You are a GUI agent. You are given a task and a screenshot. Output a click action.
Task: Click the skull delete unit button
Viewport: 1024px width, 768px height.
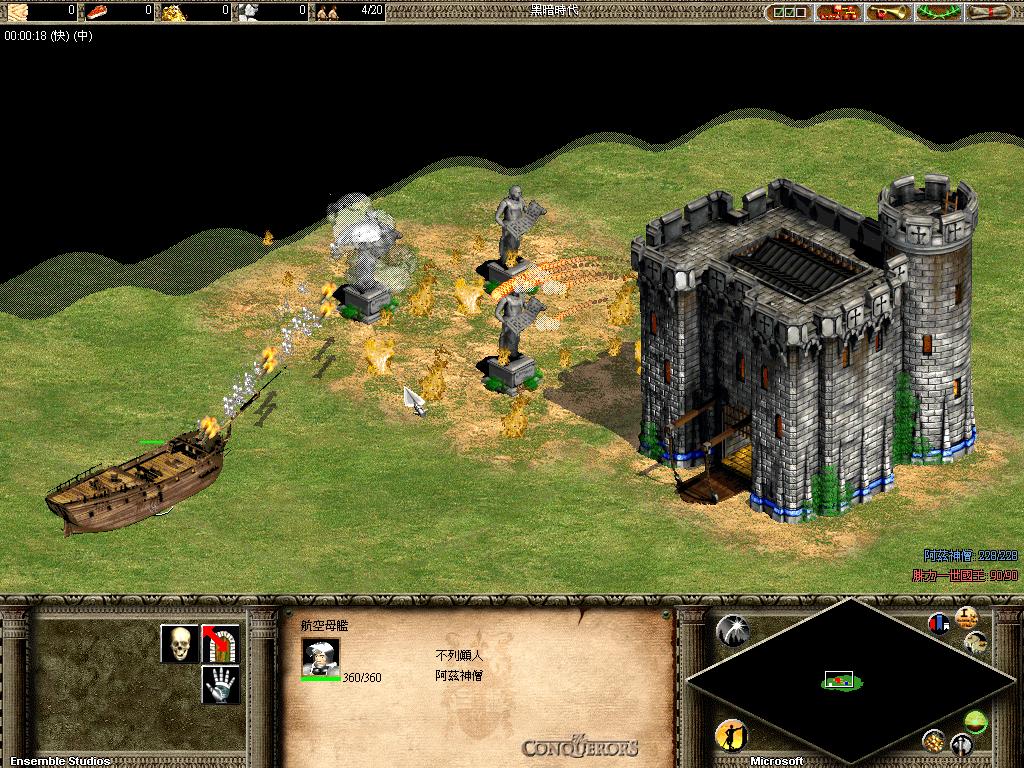[x=179, y=644]
